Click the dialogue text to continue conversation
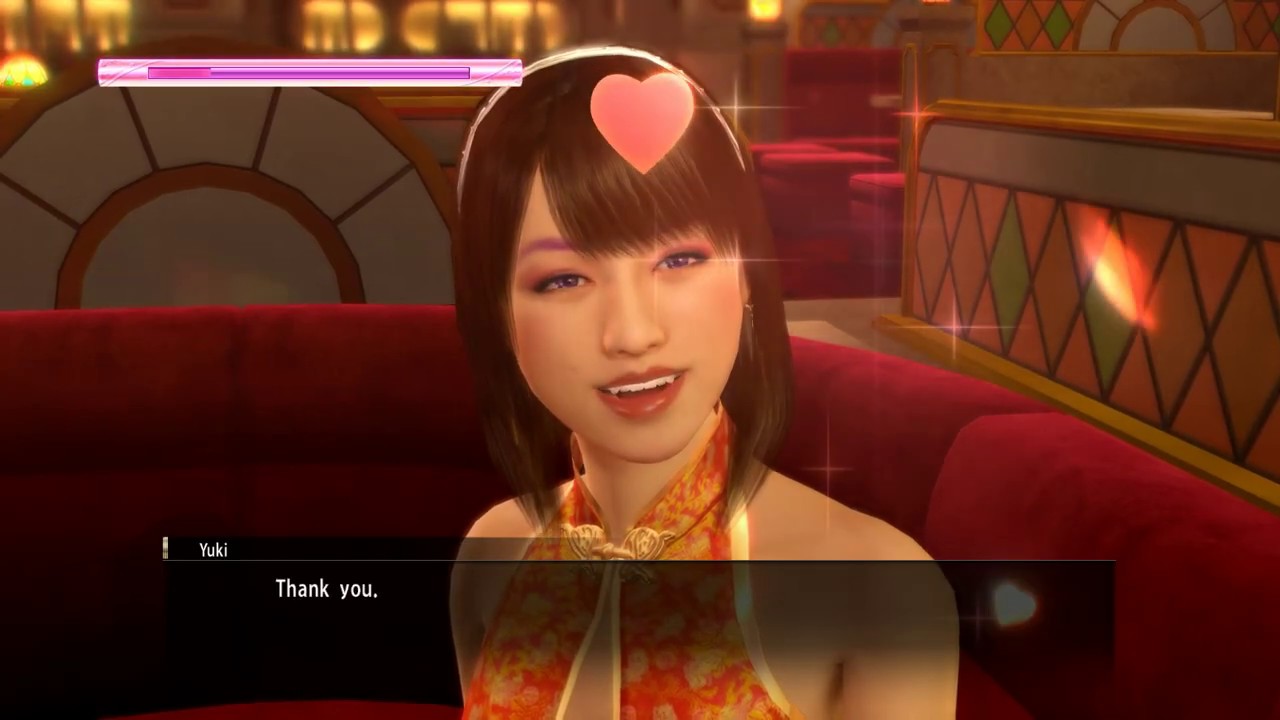This screenshot has width=1280, height=720. [327, 589]
